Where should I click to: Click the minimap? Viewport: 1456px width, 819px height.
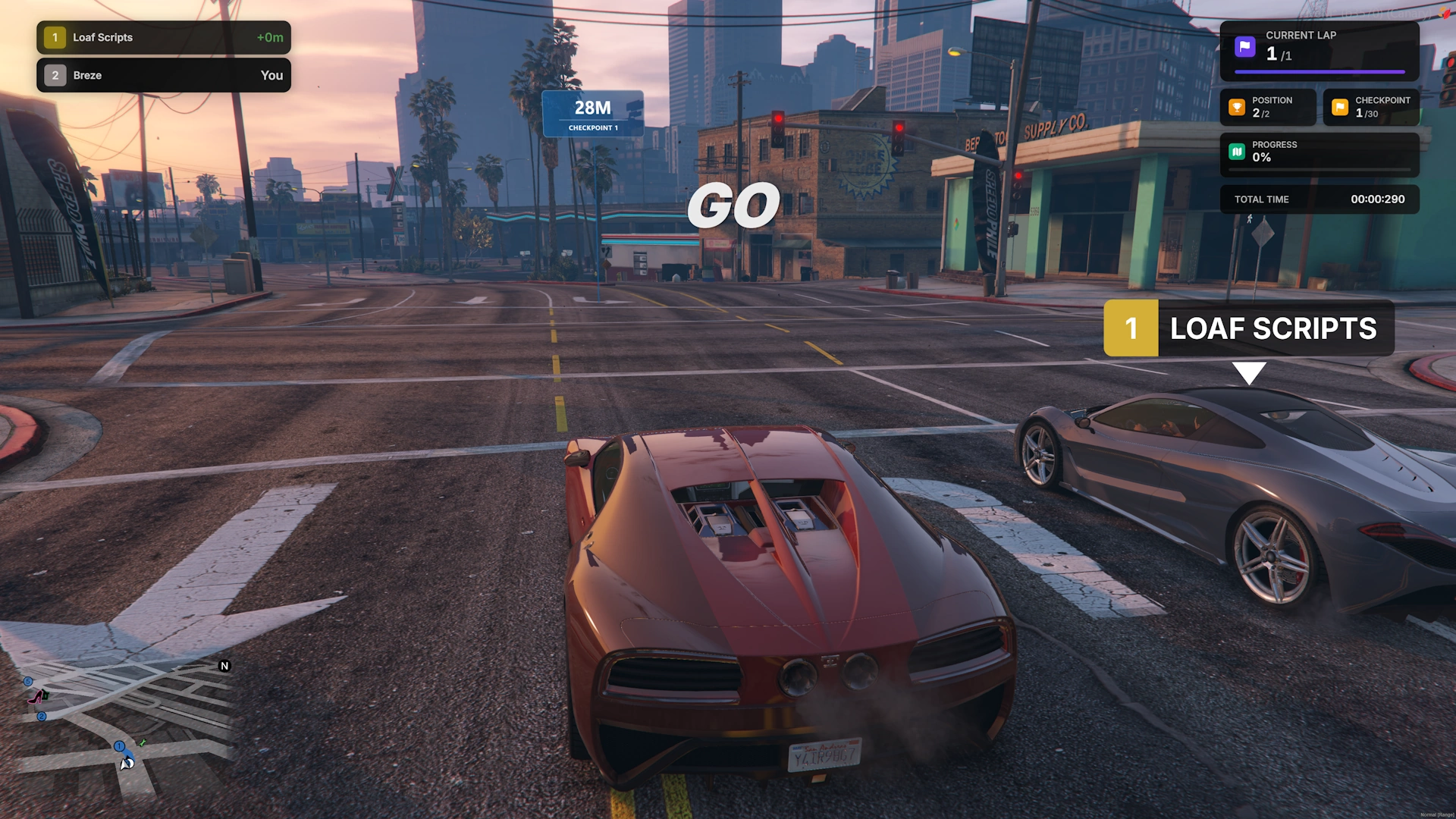121,728
